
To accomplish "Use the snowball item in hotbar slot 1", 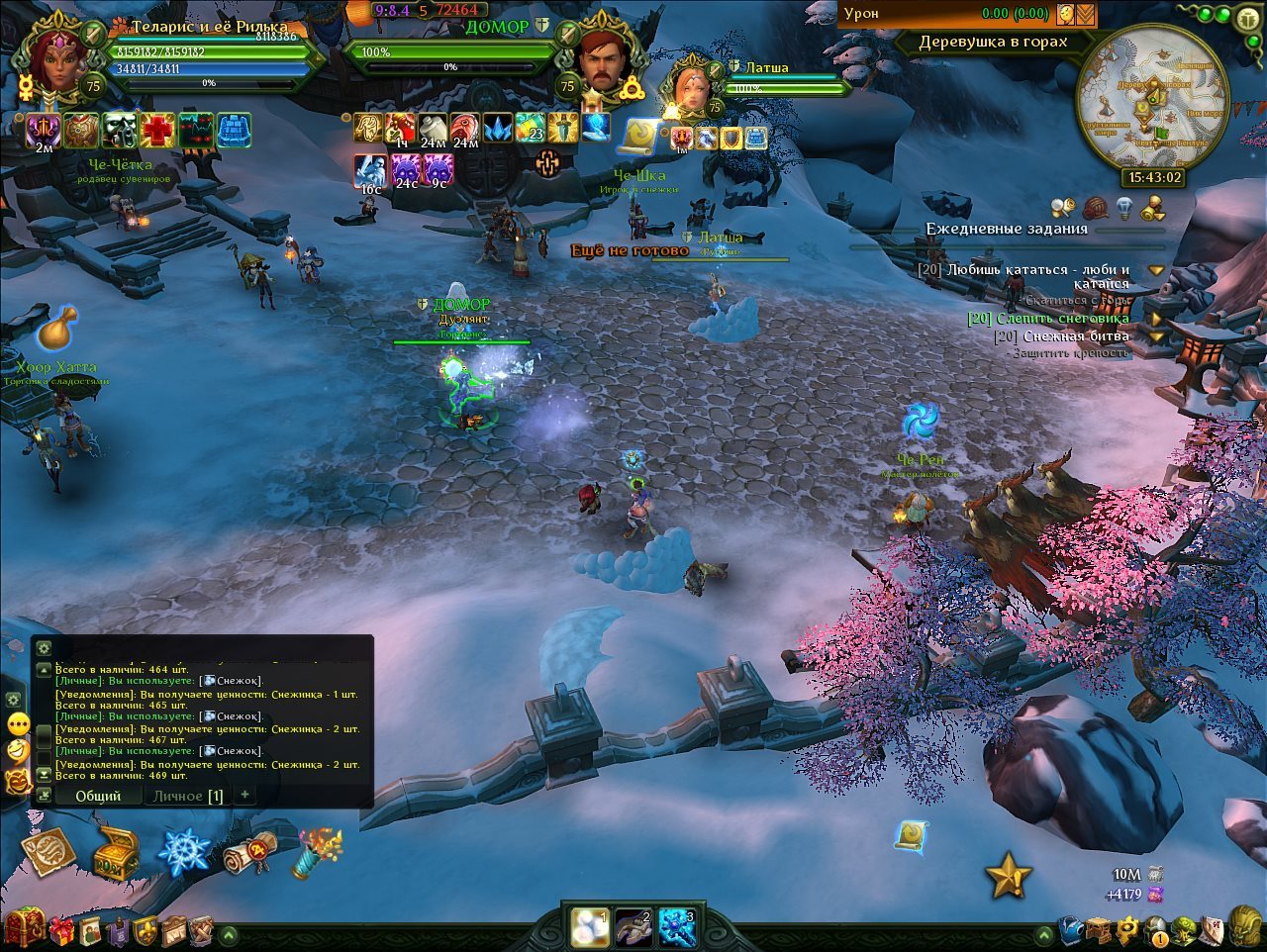I will pos(590,927).
